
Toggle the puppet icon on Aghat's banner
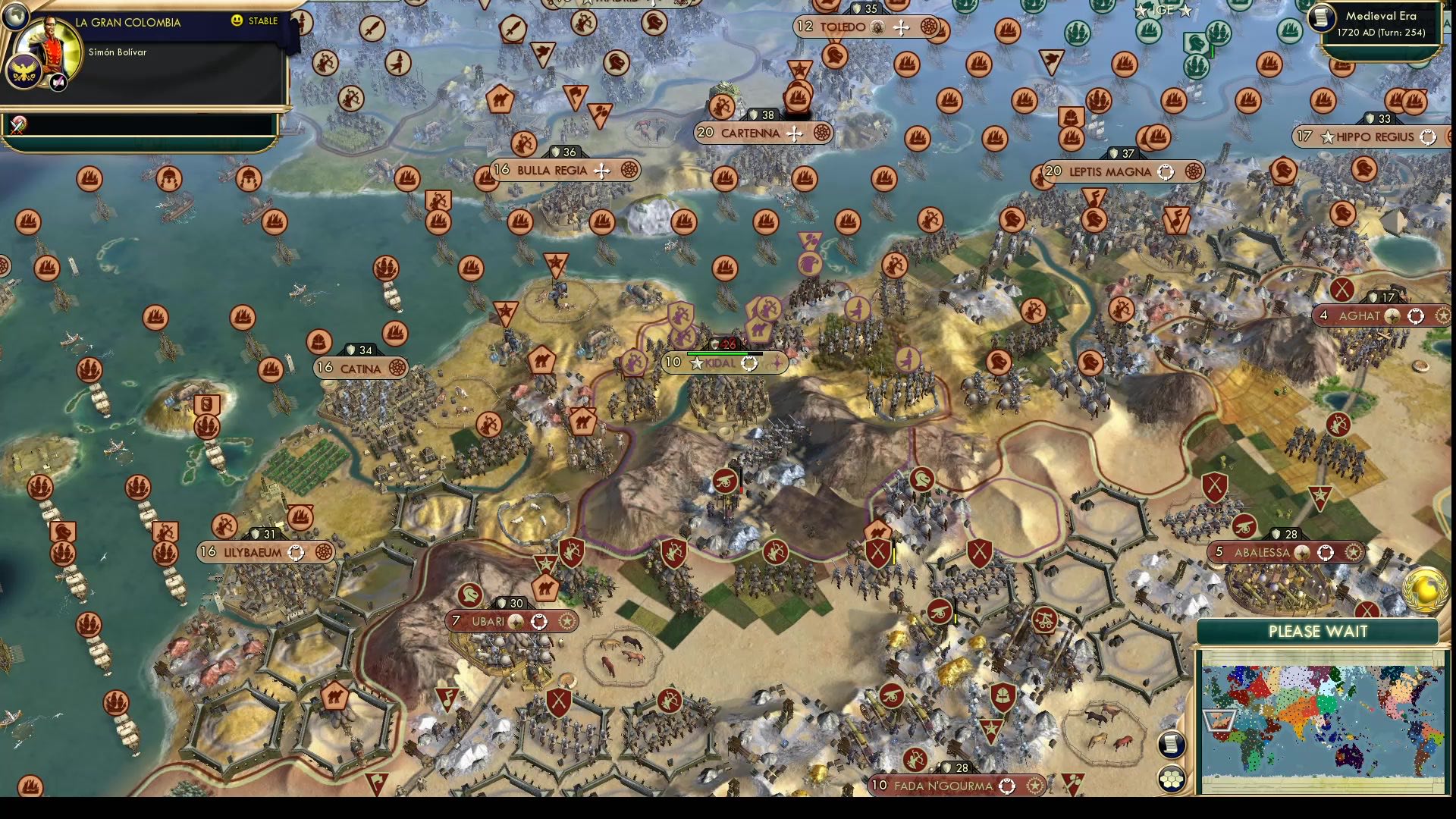[1415, 317]
